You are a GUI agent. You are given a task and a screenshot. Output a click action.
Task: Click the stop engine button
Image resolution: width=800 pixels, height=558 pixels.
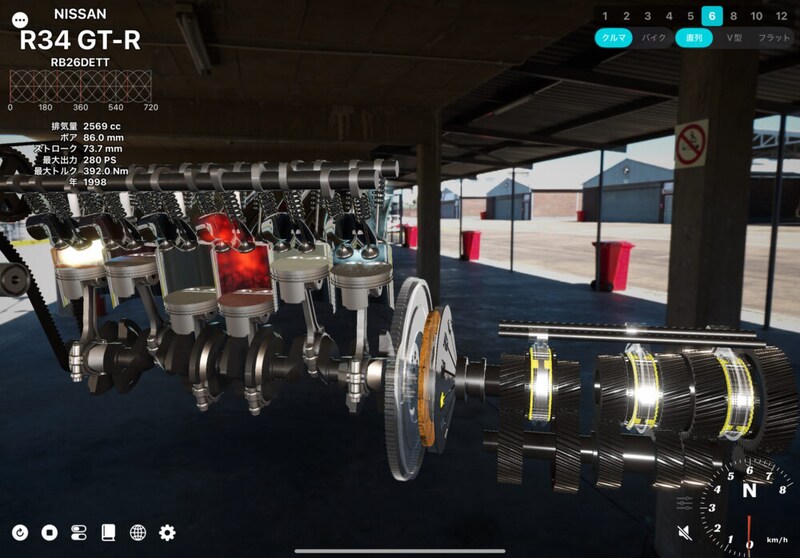[x=49, y=532]
